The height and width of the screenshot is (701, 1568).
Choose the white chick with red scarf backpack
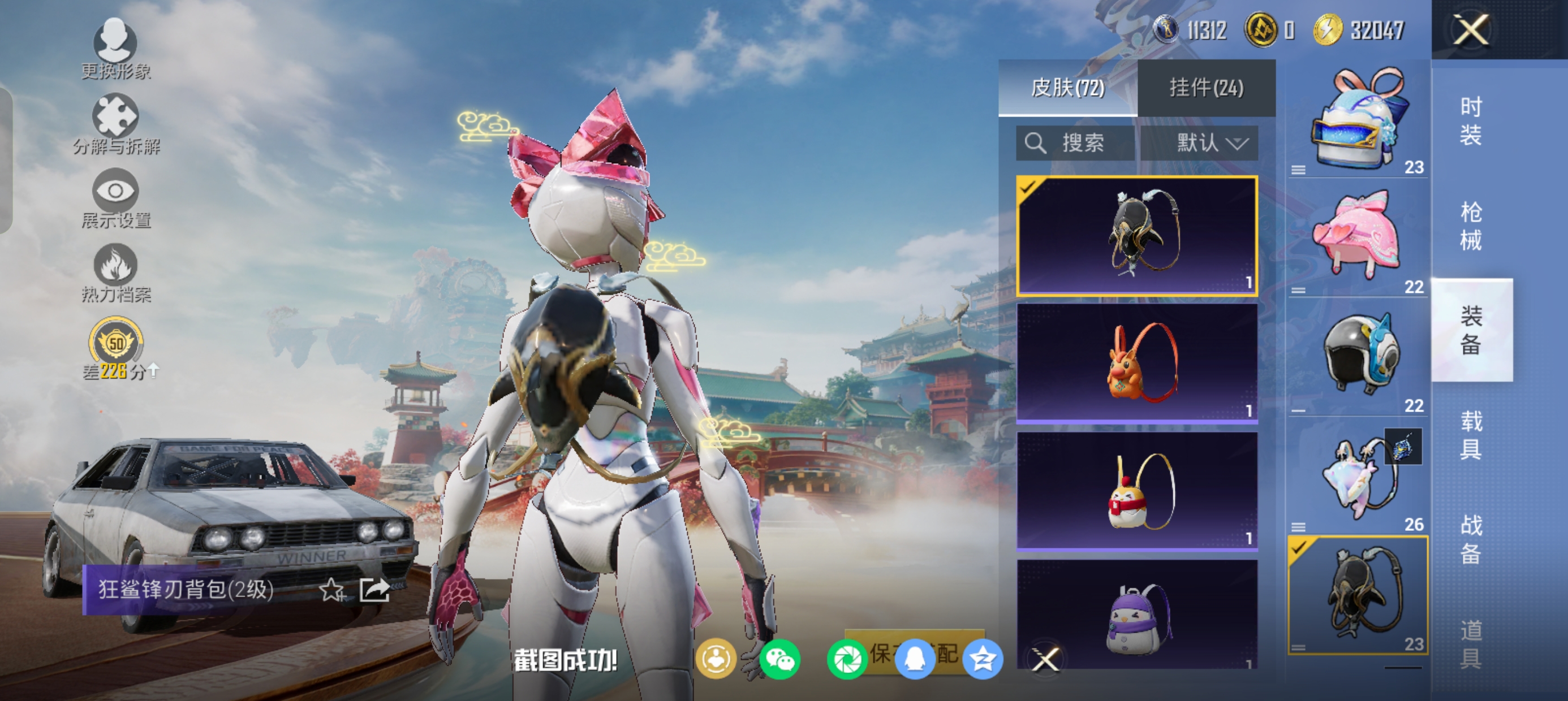tap(1137, 491)
